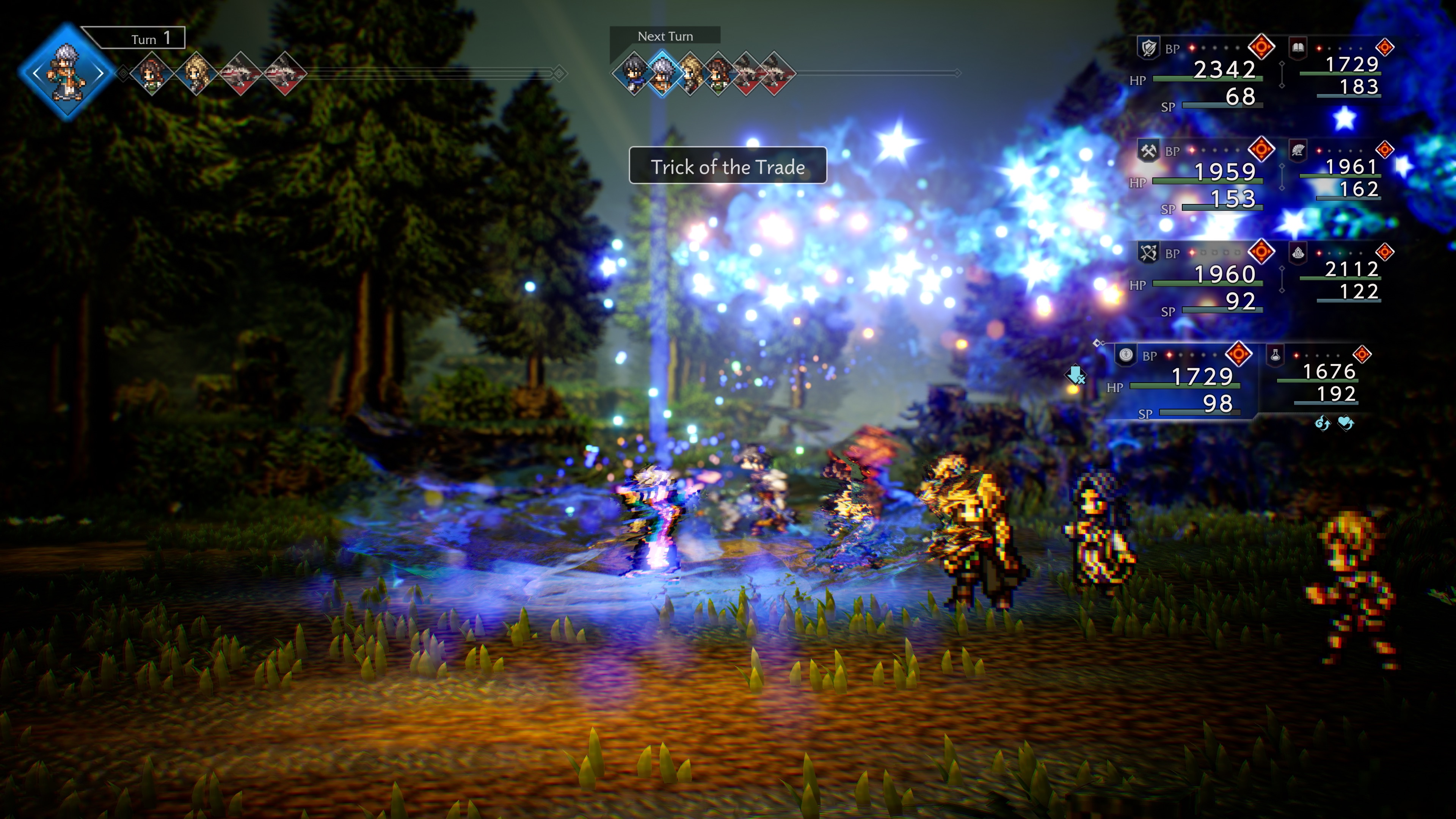Click the Apothecary flask job icon
Viewport: 1456px width, 819px height.
coord(1275,357)
